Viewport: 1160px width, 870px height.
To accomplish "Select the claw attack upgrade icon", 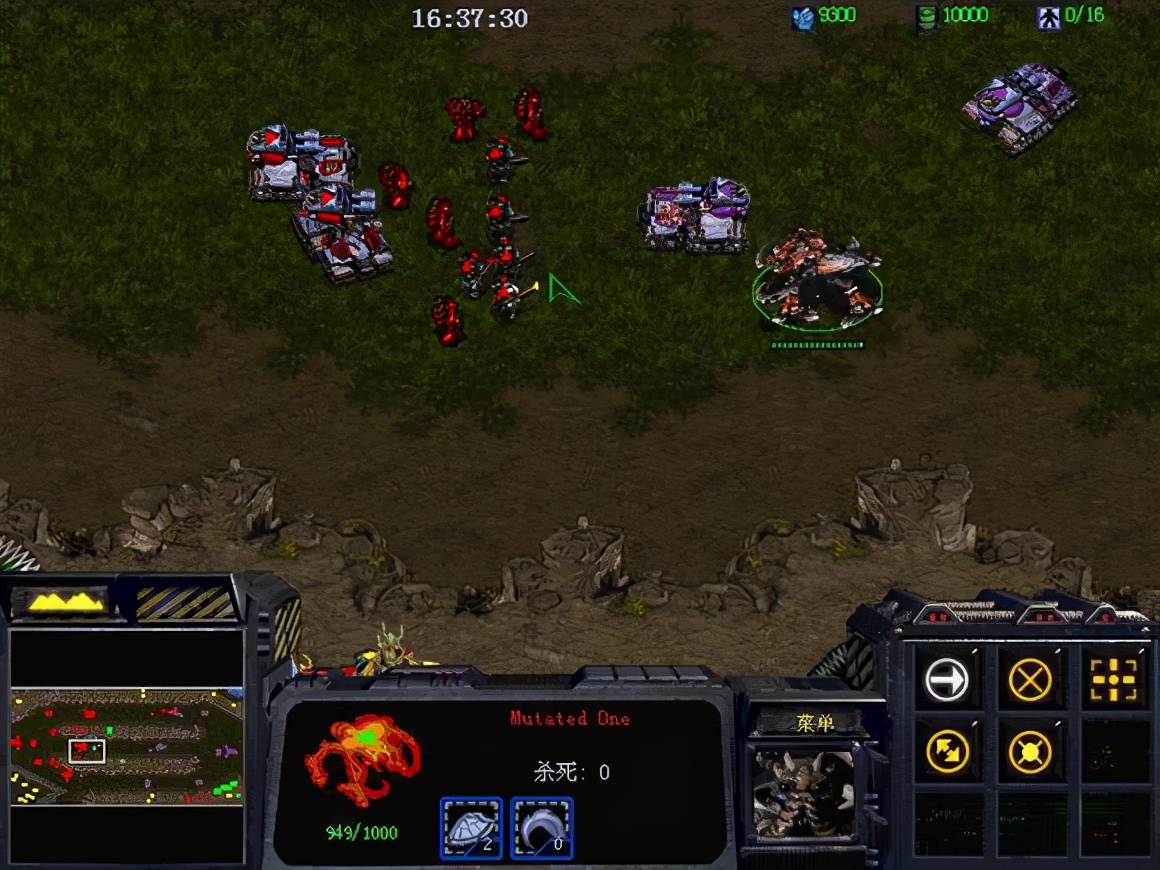I will click(x=541, y=828).
